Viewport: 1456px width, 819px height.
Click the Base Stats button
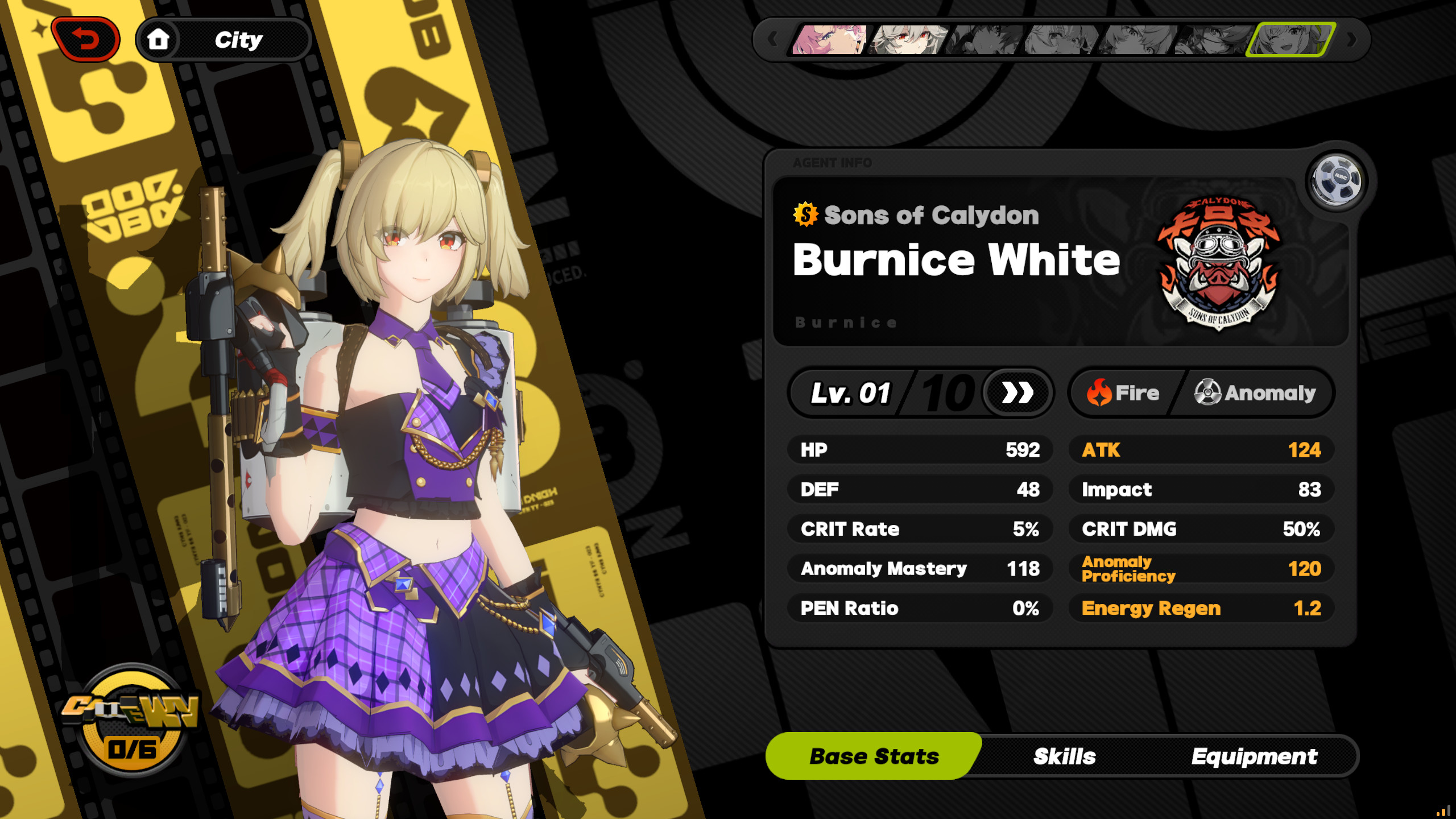(874, 756)
